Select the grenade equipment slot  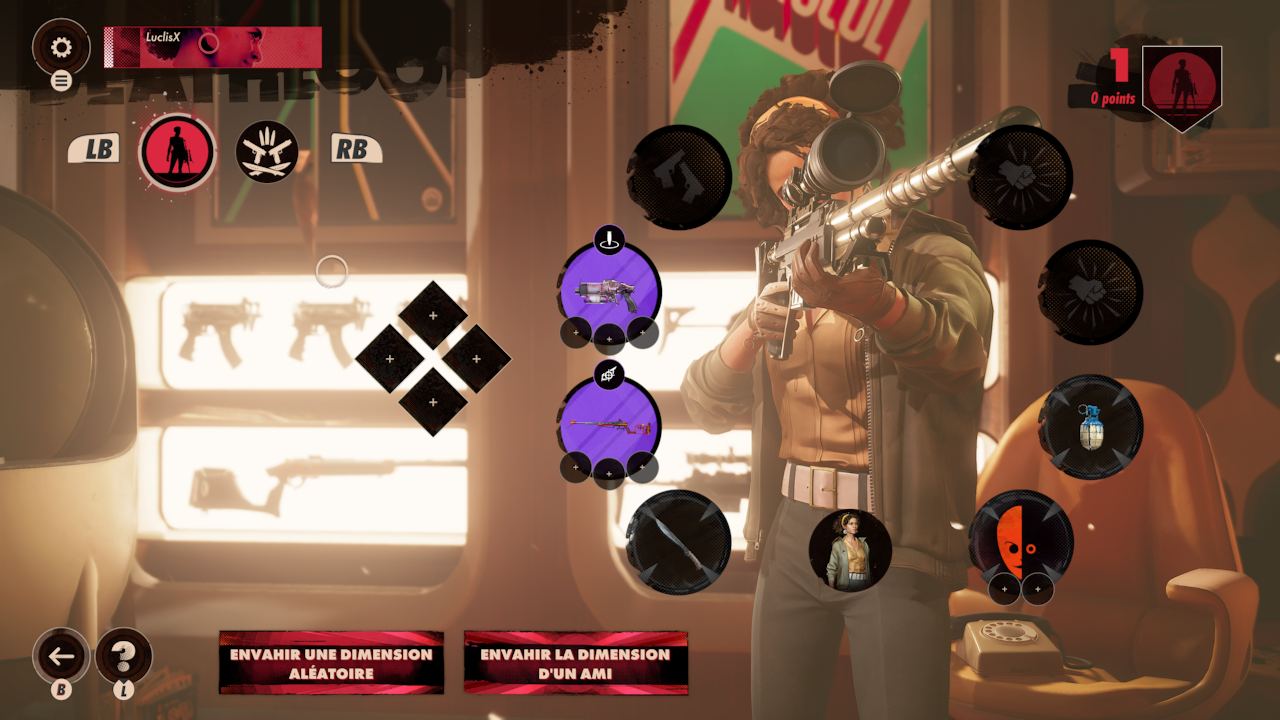tap(1091, 427)
